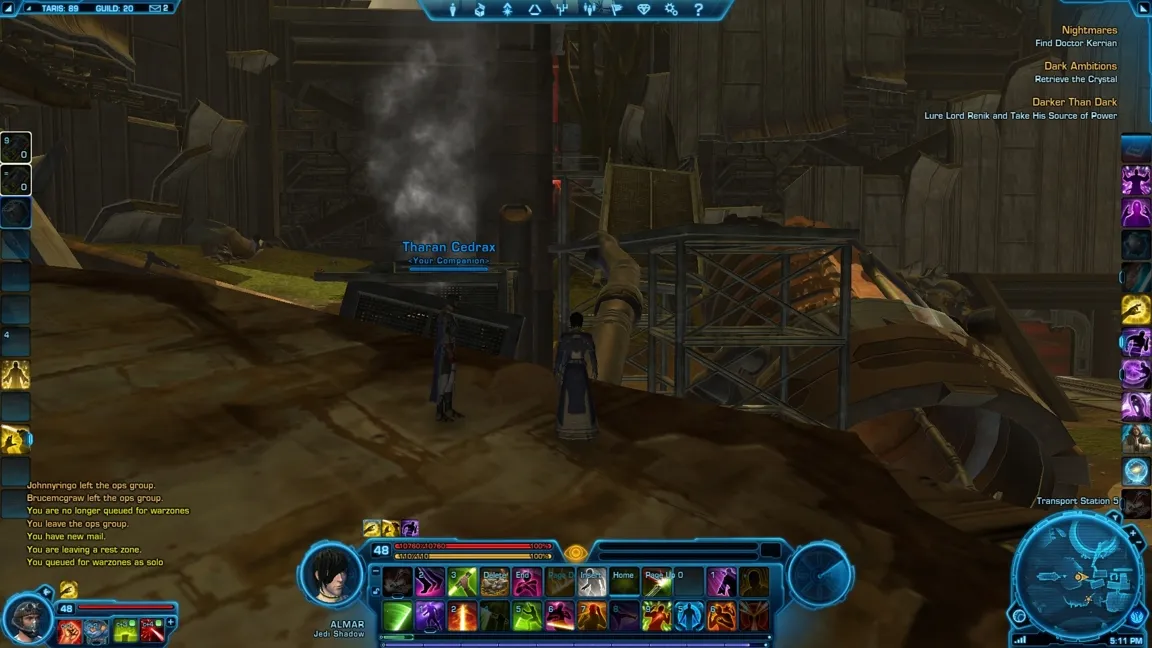Select the Nightmares quest in tracker
Image resolution: width=1152 pixels, height=648 pixels.
coord(1089,30)
